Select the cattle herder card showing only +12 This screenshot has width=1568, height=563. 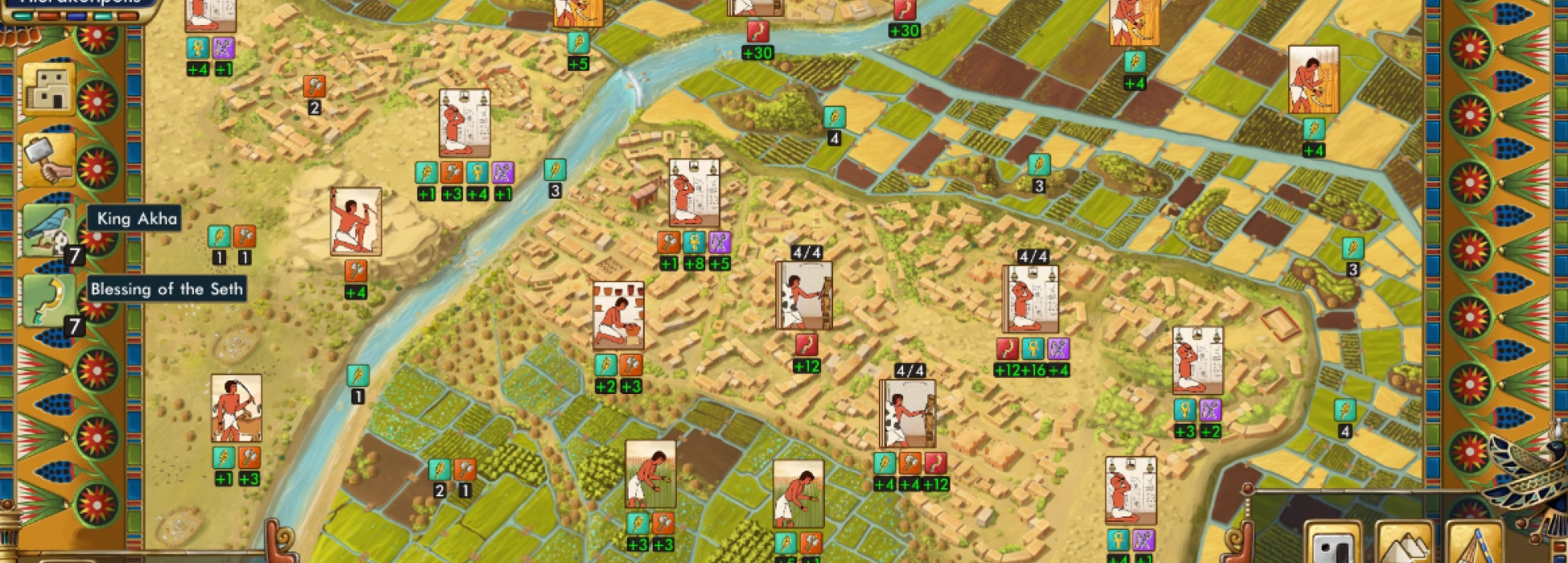tap(804, 295)
